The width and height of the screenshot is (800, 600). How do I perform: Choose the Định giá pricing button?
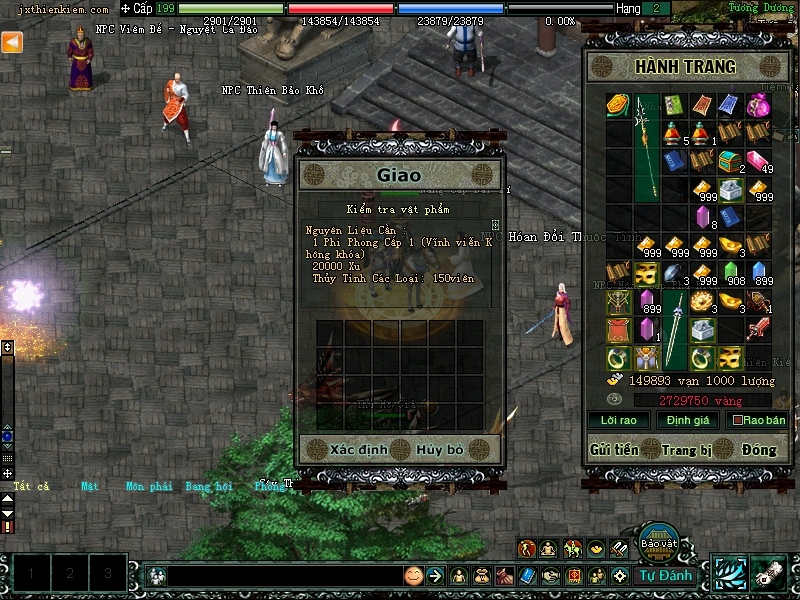click(x=688, y=421)
